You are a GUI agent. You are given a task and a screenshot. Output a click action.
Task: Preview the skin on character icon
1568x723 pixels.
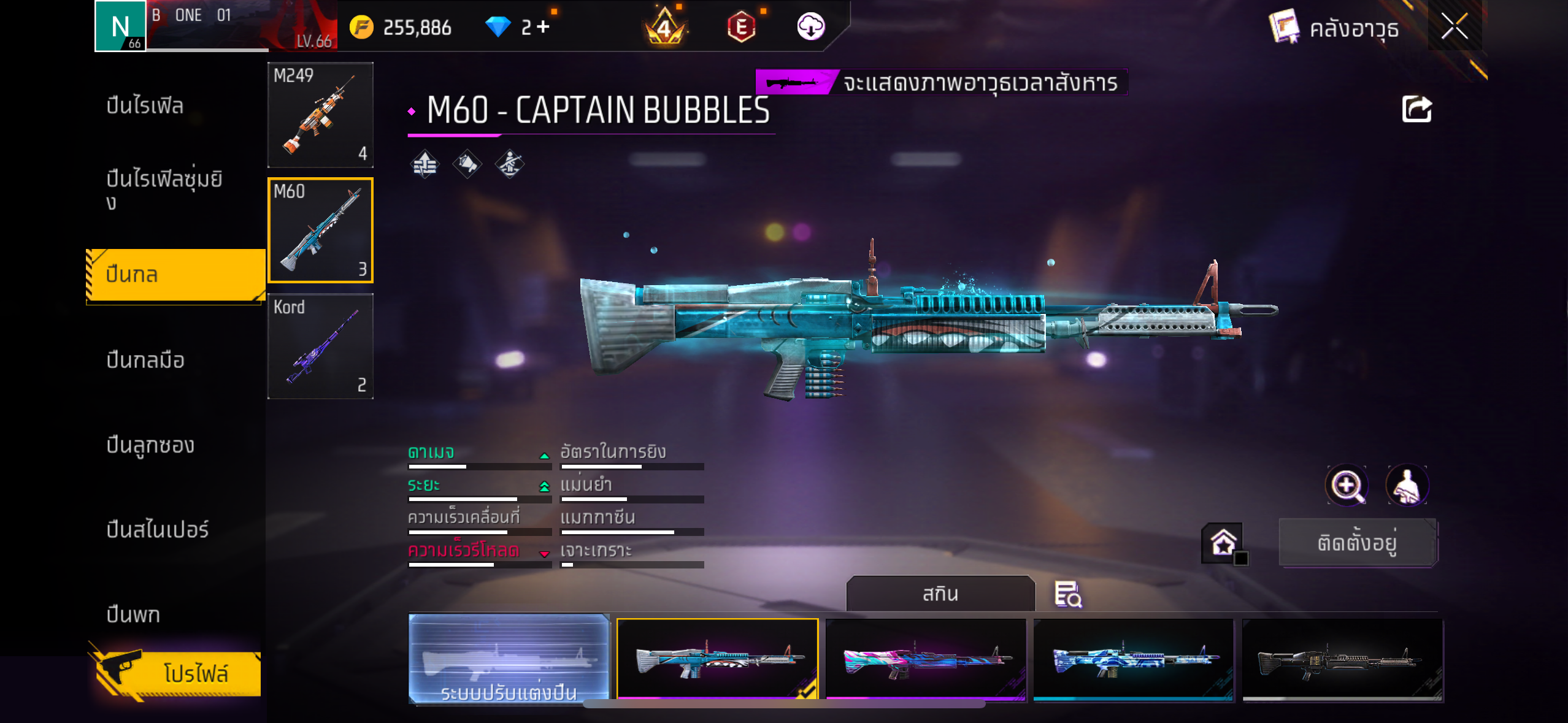click(x=1407, y=486)
